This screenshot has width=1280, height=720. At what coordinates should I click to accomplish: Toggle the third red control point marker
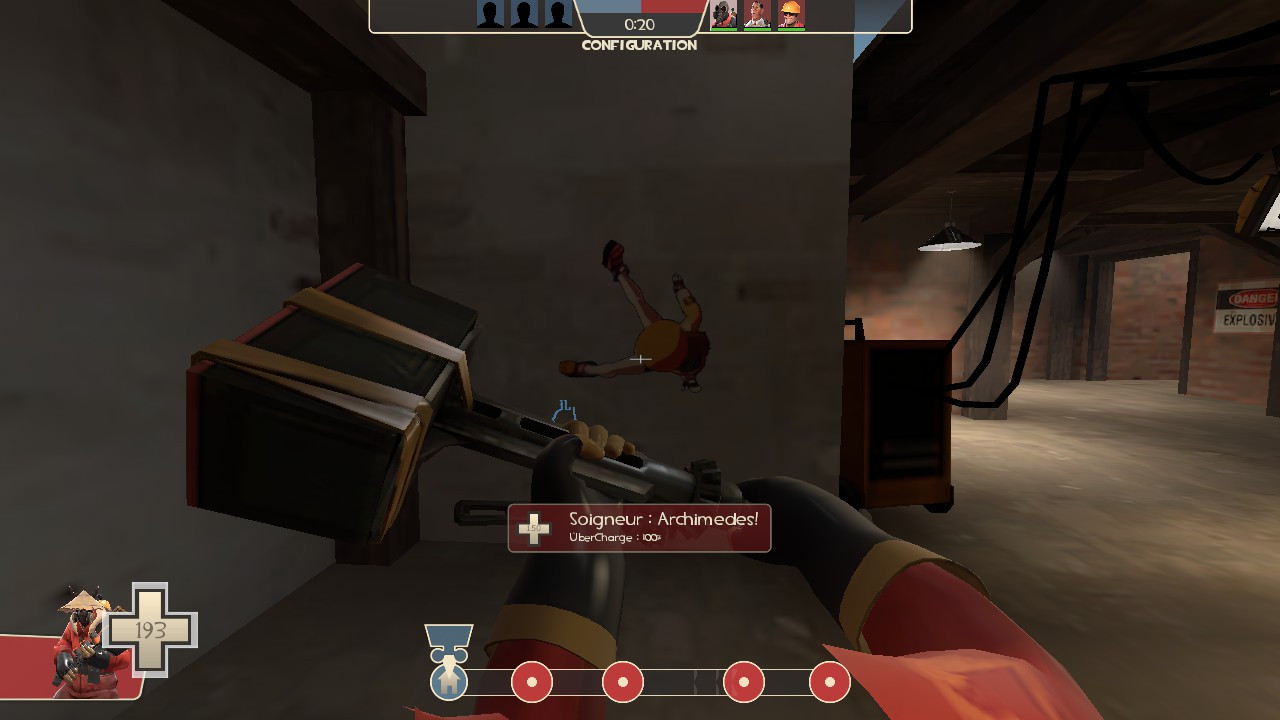(742, 681)
